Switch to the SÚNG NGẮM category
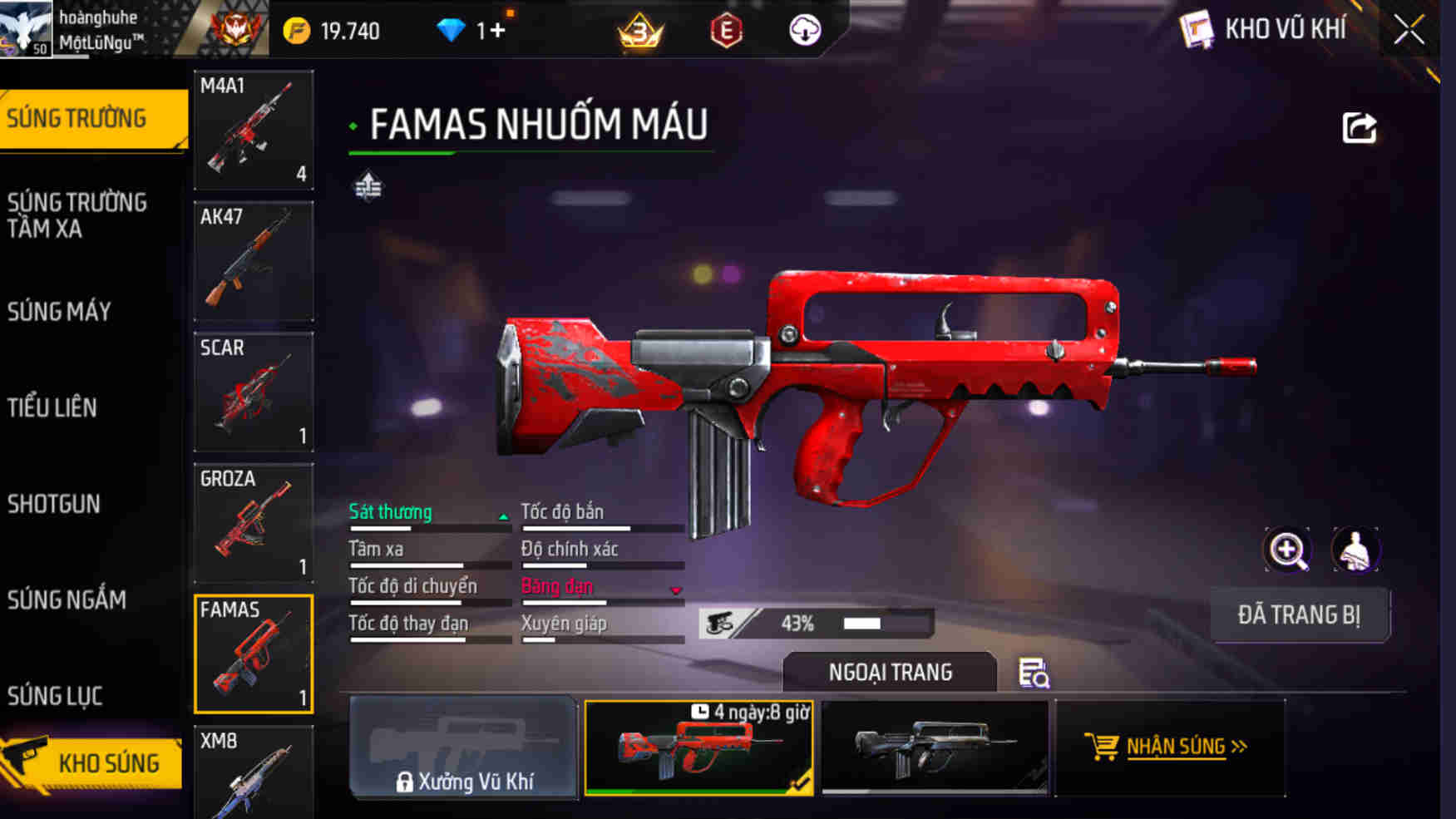Viewport: 1456px width, 819px height. coord(68,600)
